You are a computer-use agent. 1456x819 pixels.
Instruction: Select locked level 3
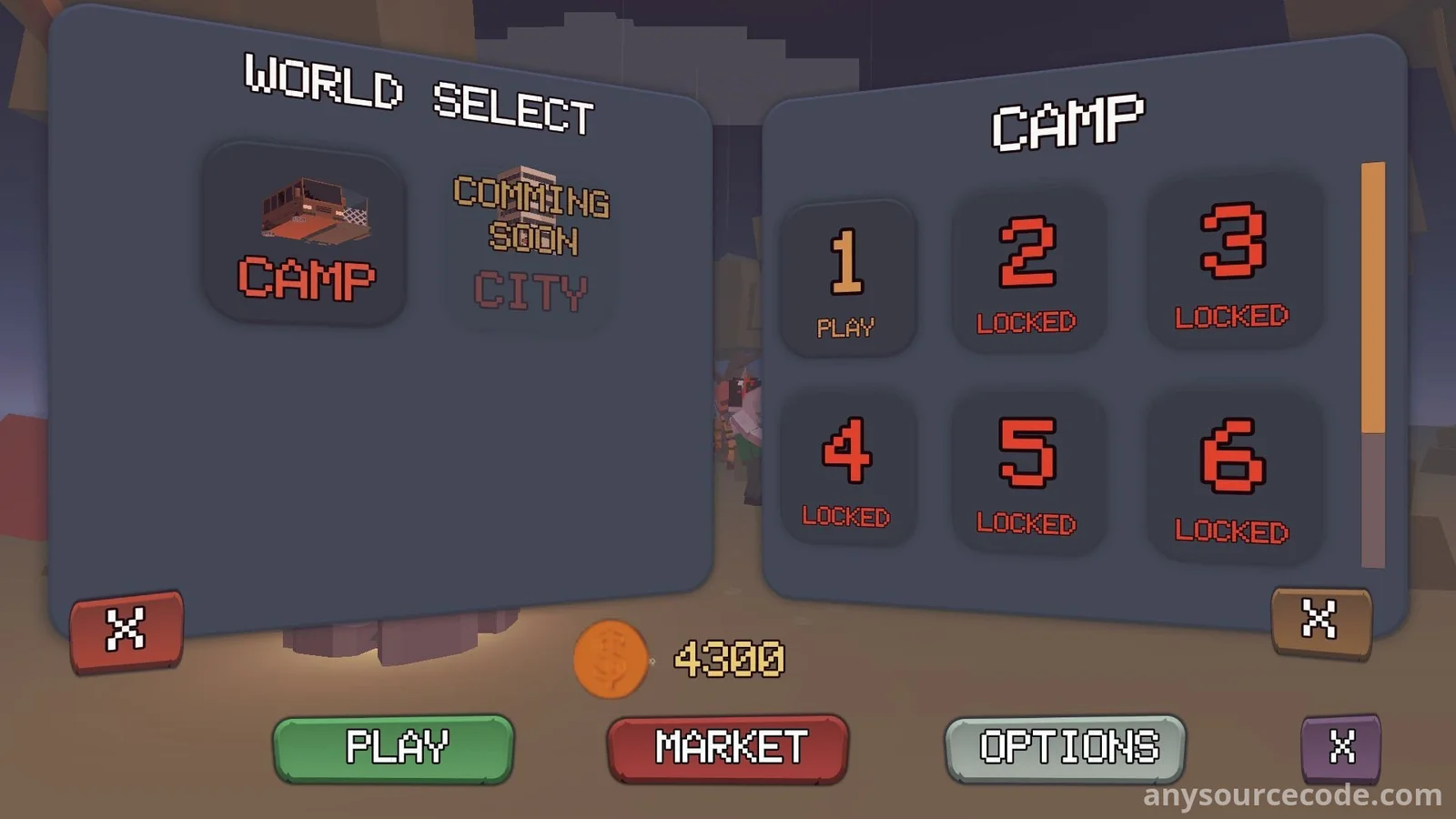(1232, 262)
